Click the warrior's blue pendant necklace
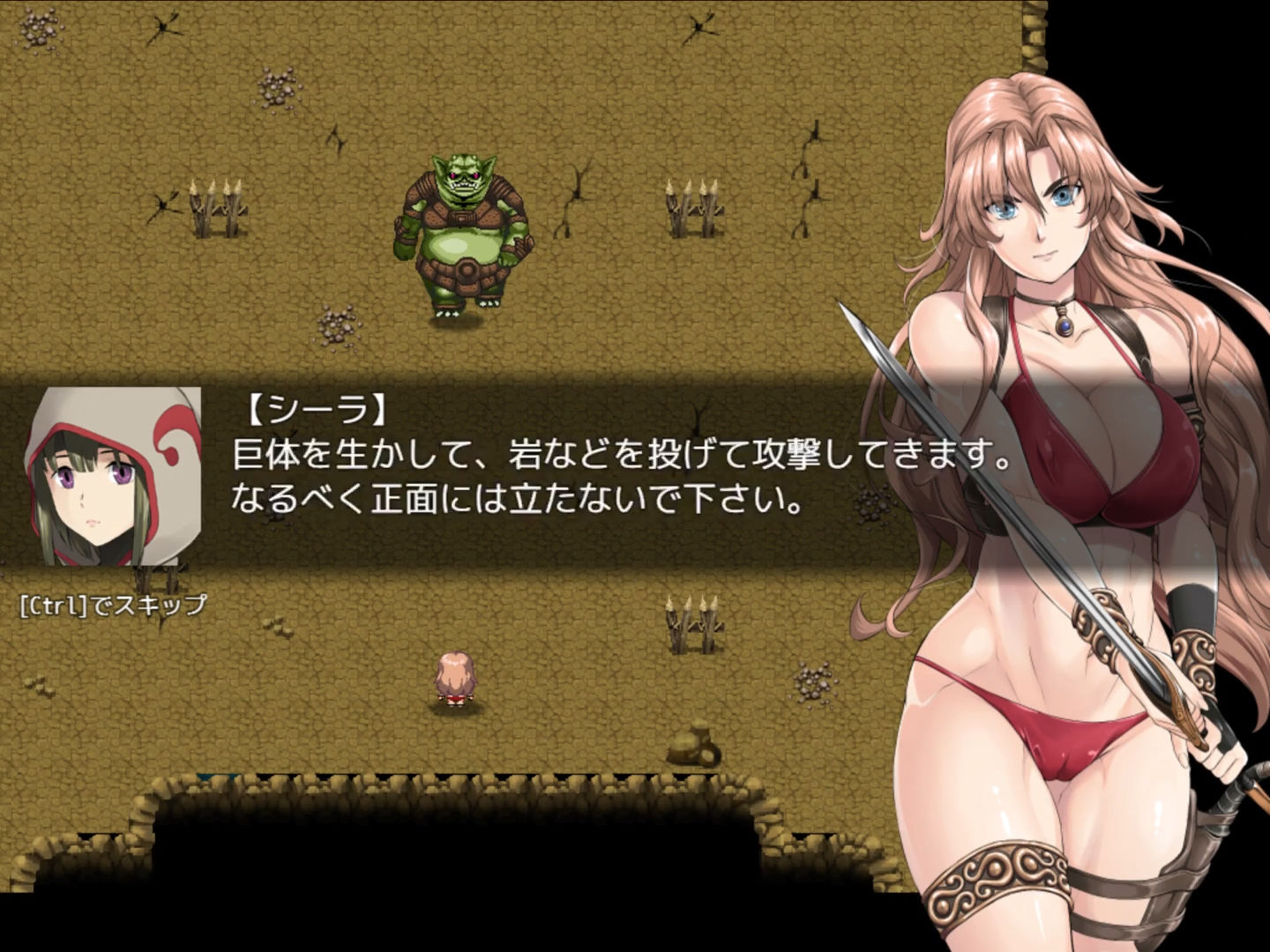 point(1065,326)
